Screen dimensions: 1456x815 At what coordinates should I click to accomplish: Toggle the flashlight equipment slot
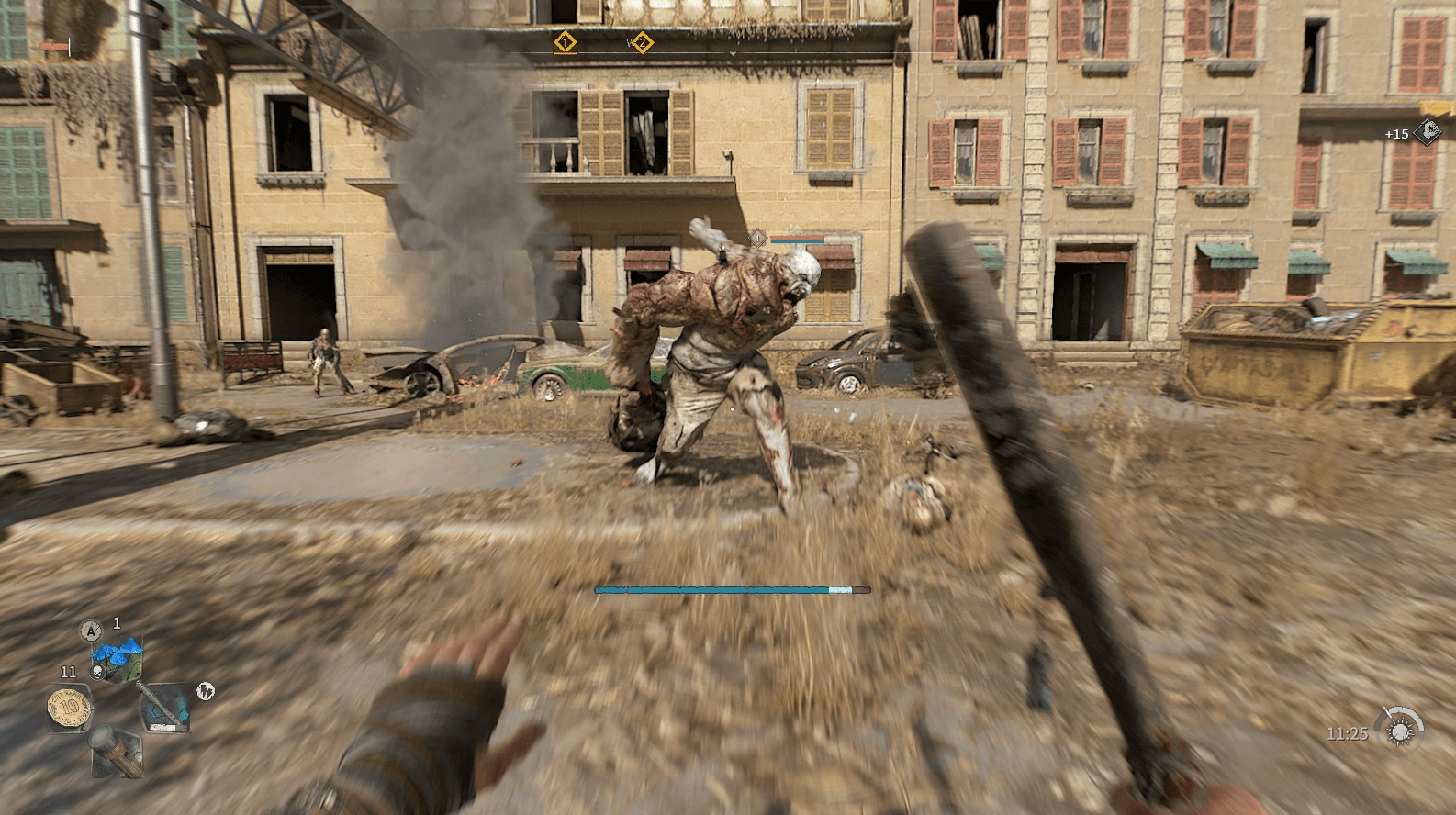[x=115, y=751]
